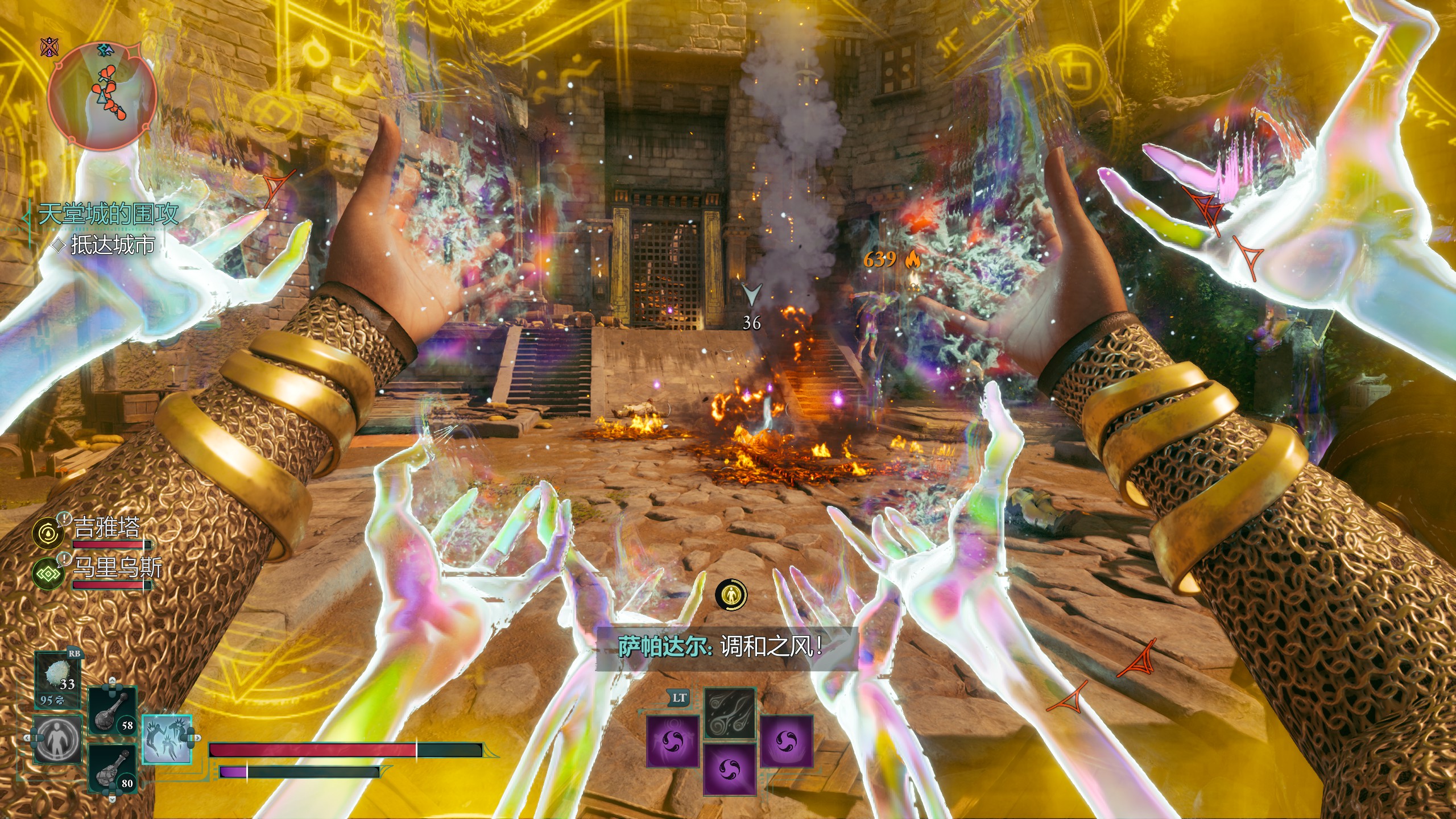Viewport: 1456px width, 819px height.
Task: Select the flask slot with 58 count
Action: coord(113,711)
